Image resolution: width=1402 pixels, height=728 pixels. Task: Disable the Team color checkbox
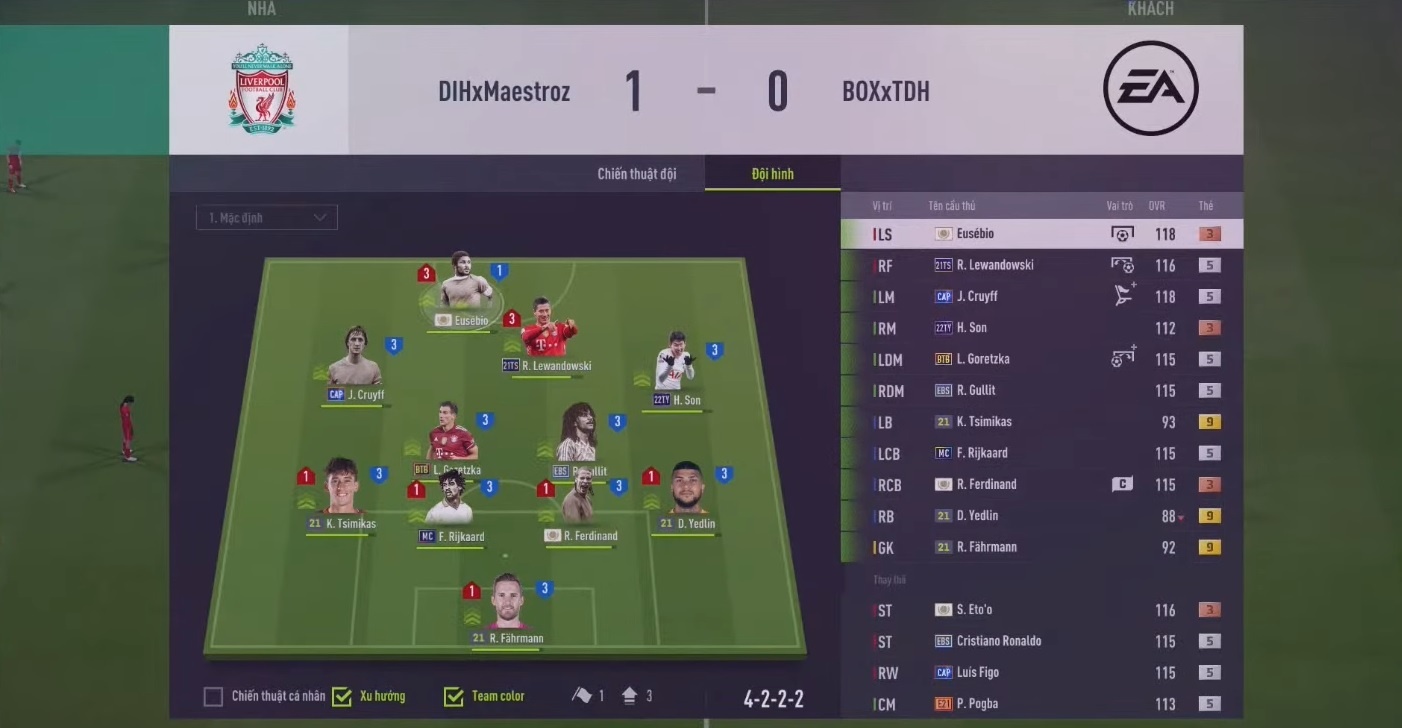coord(454,697)
